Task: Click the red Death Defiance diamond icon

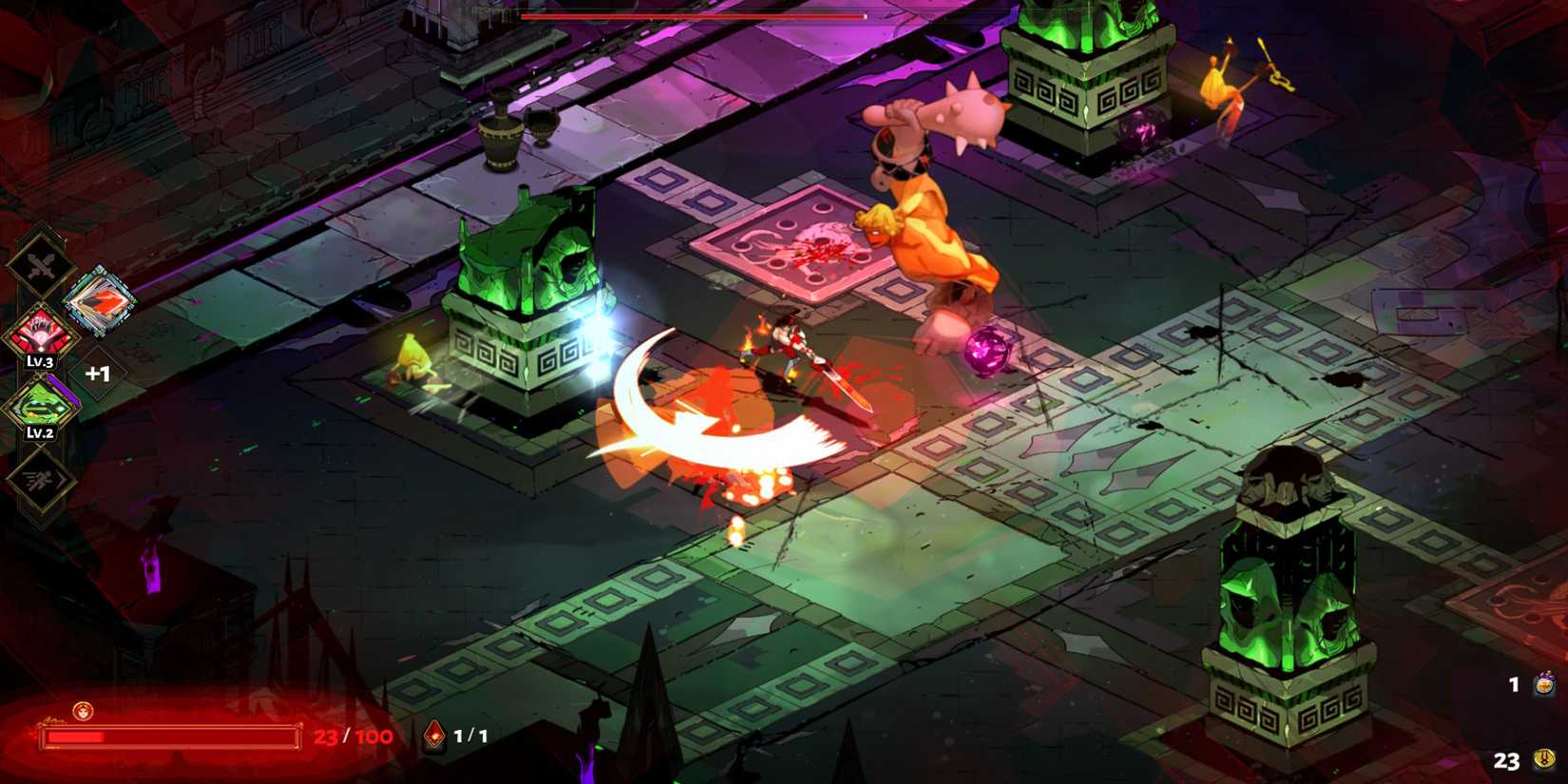Action: (433, 732)
